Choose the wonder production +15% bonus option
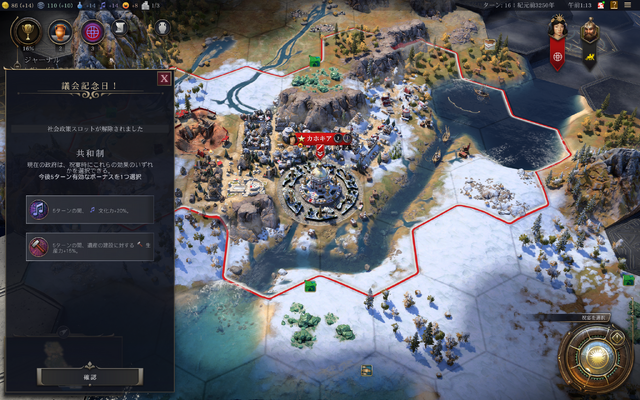The image size is (640, 400). [90, 247]
